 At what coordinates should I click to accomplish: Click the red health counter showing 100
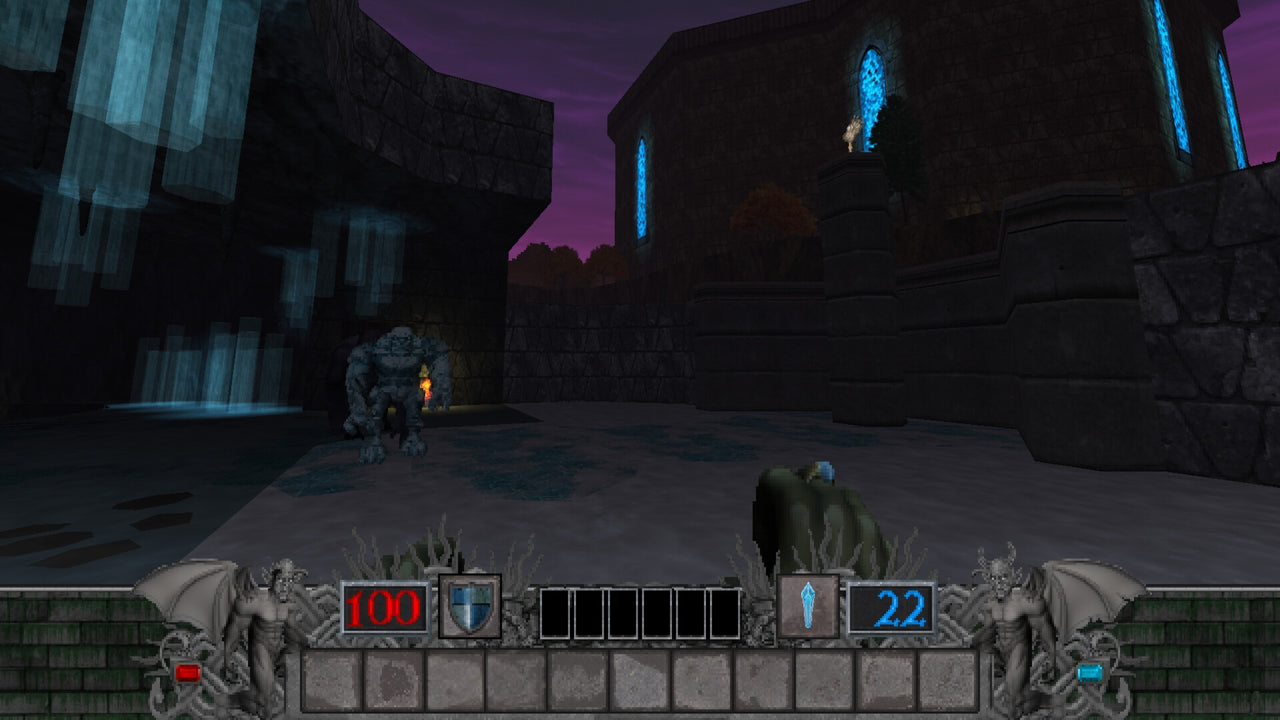pos(384,607)
